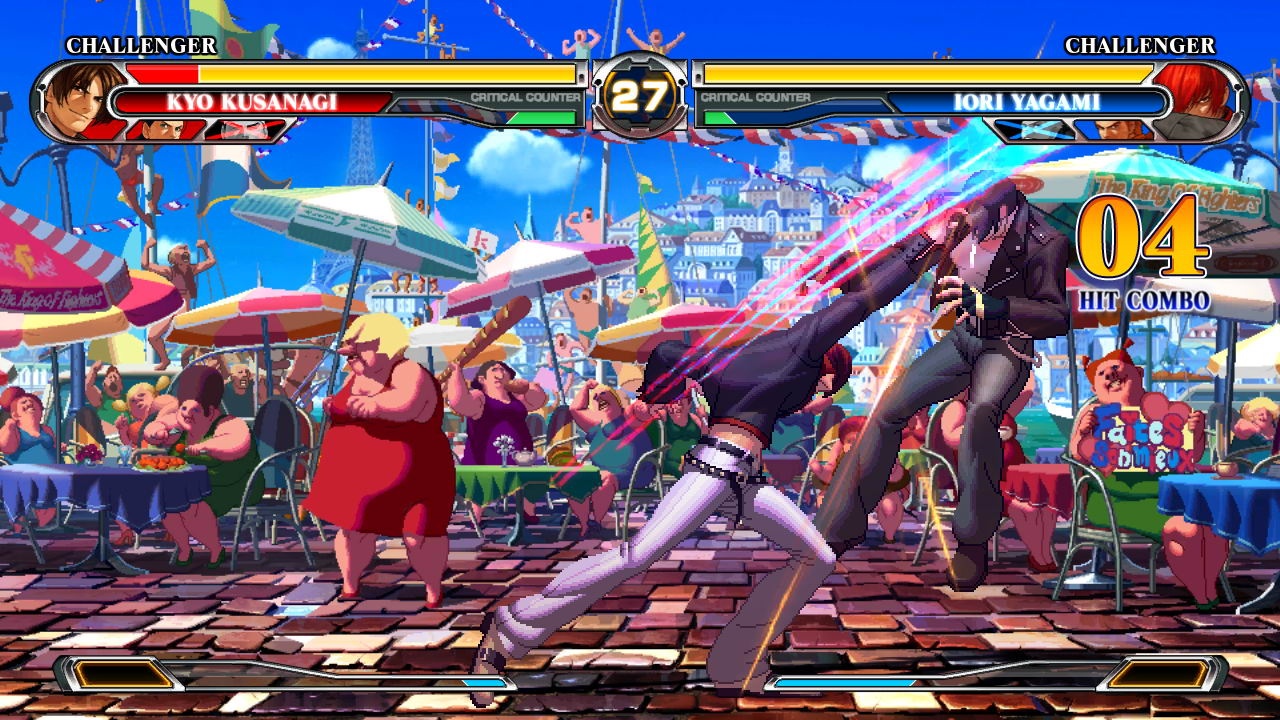Click the right CHALLENGER banner text
The image size is (1280, 720).
[1140, 45]
